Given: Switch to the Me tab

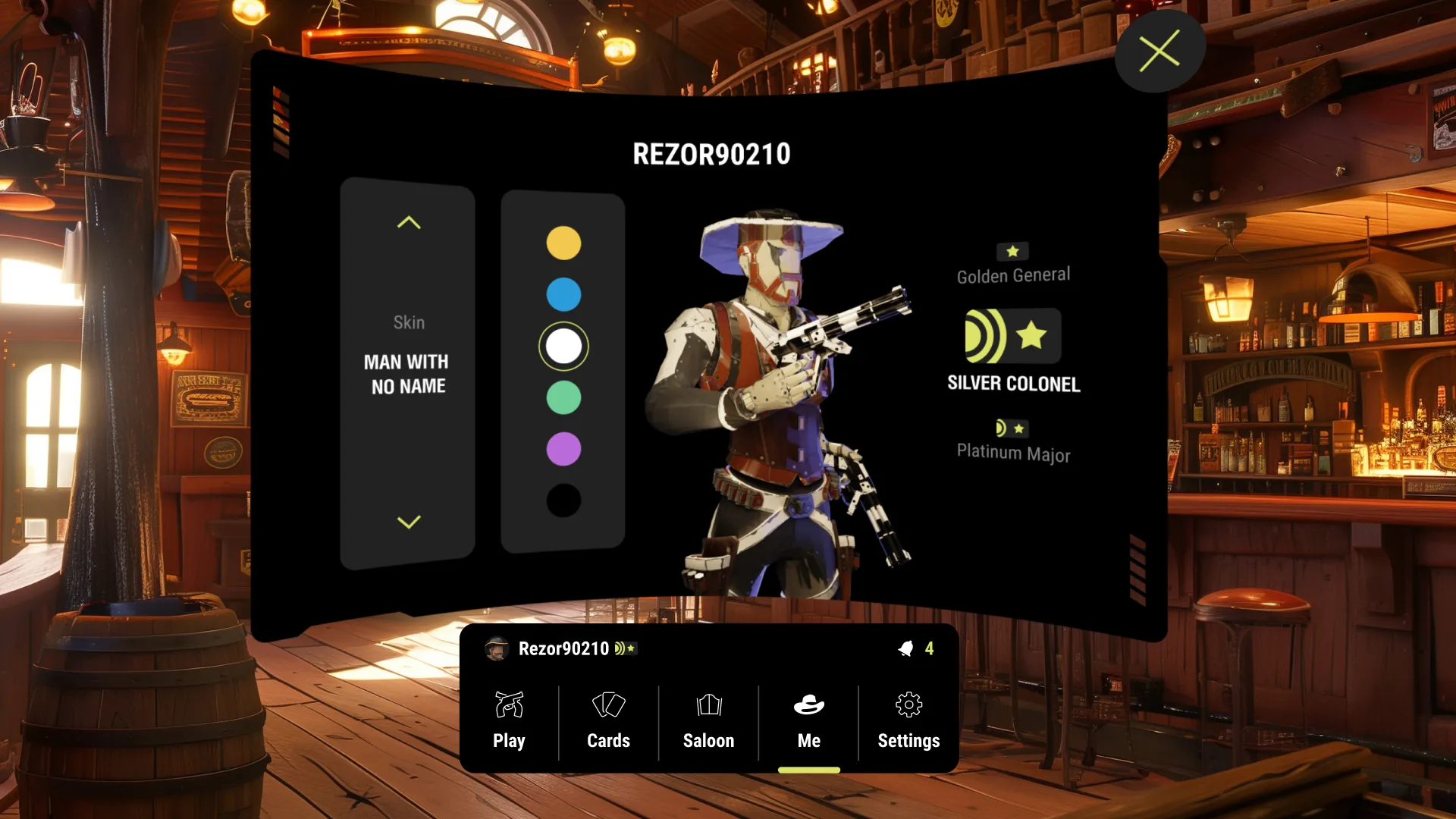Looking at the screenshot, I should (808, 720).
